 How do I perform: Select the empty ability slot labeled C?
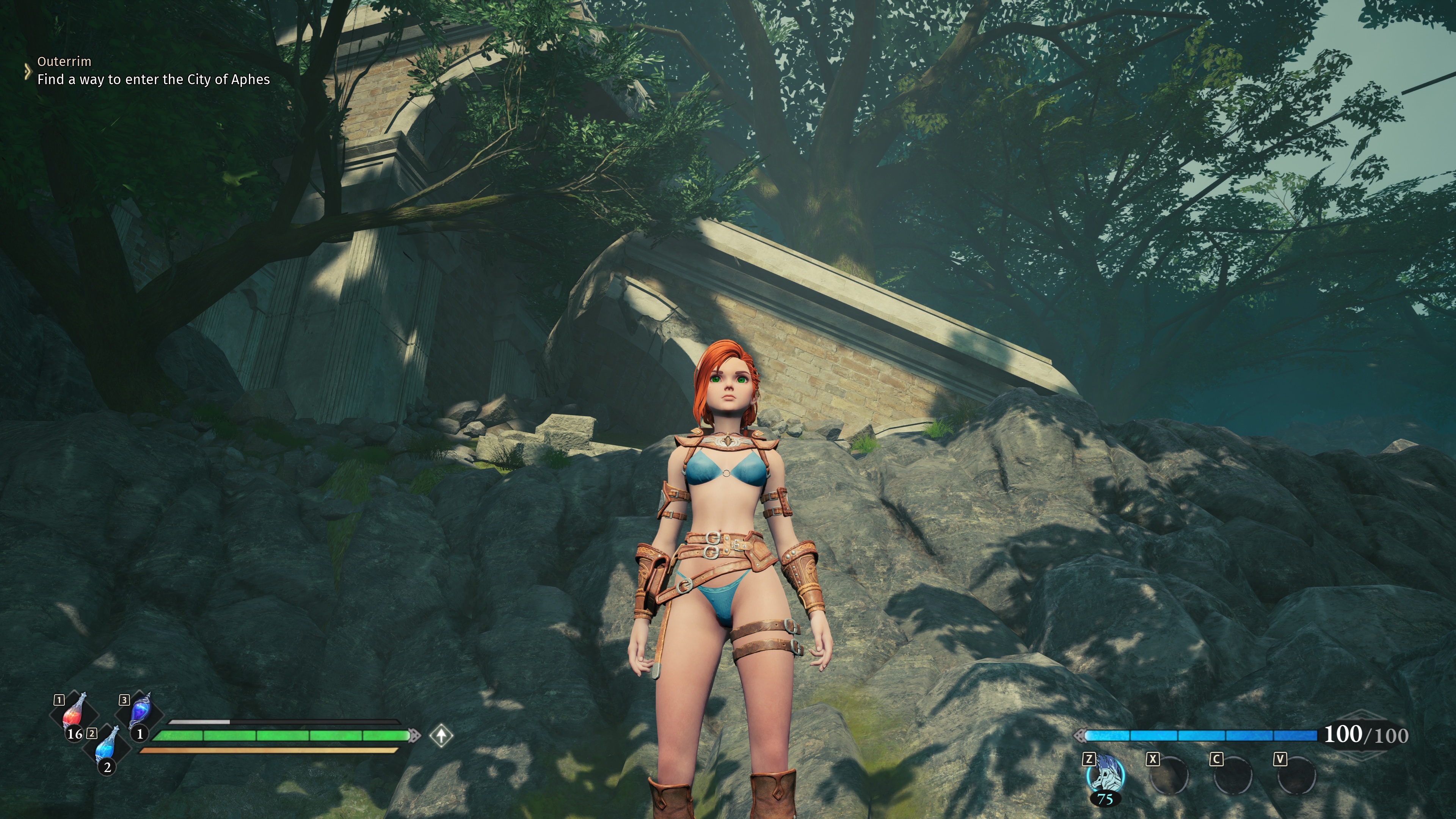1233,775
